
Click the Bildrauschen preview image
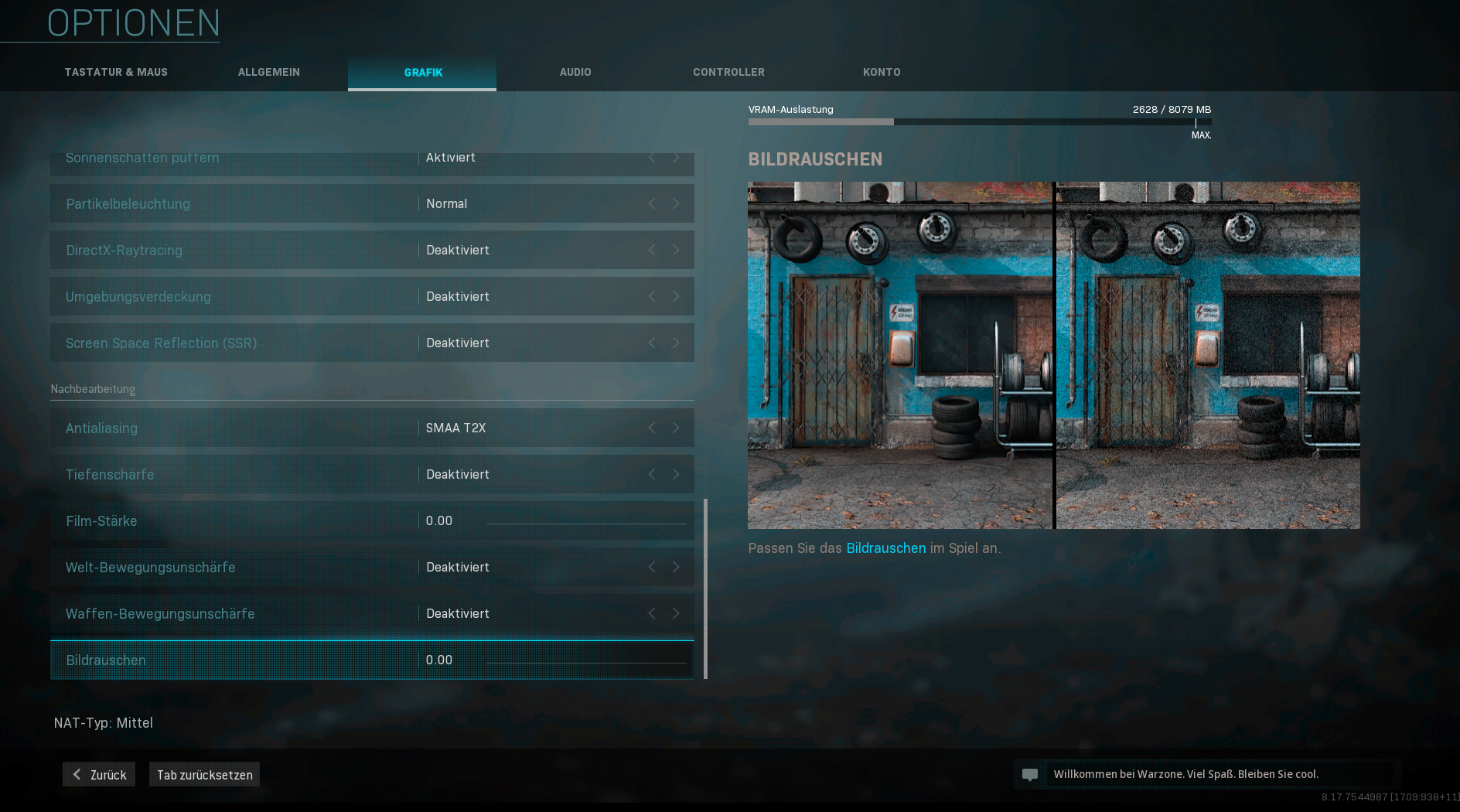(1053, 355)
